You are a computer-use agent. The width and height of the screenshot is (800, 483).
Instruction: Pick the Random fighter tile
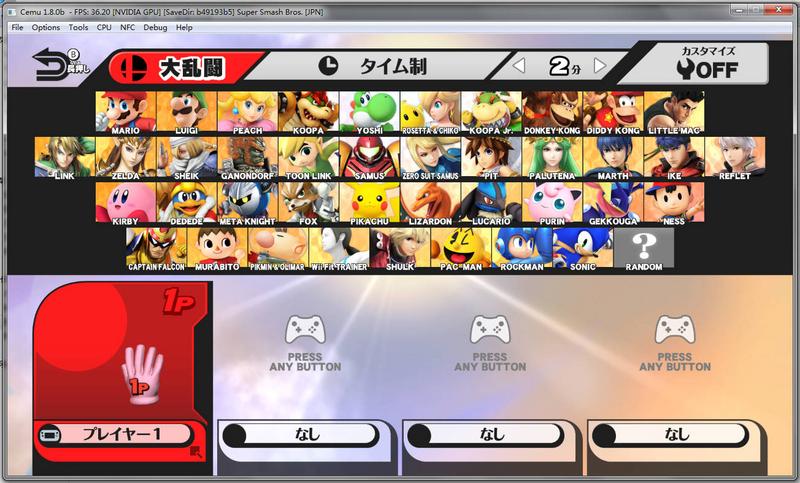pos(644,248)
